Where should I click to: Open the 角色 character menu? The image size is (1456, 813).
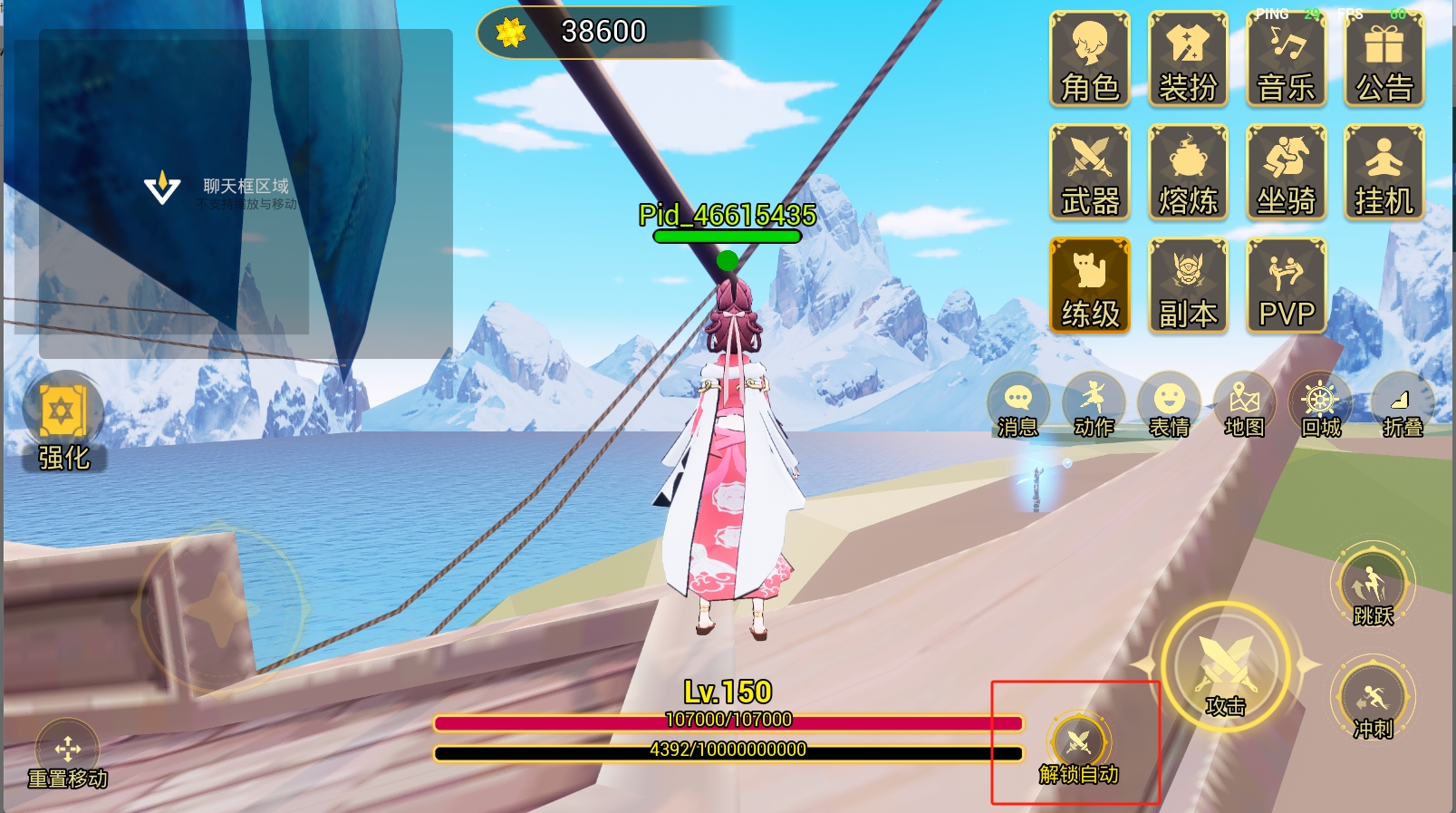[1090, 60]
